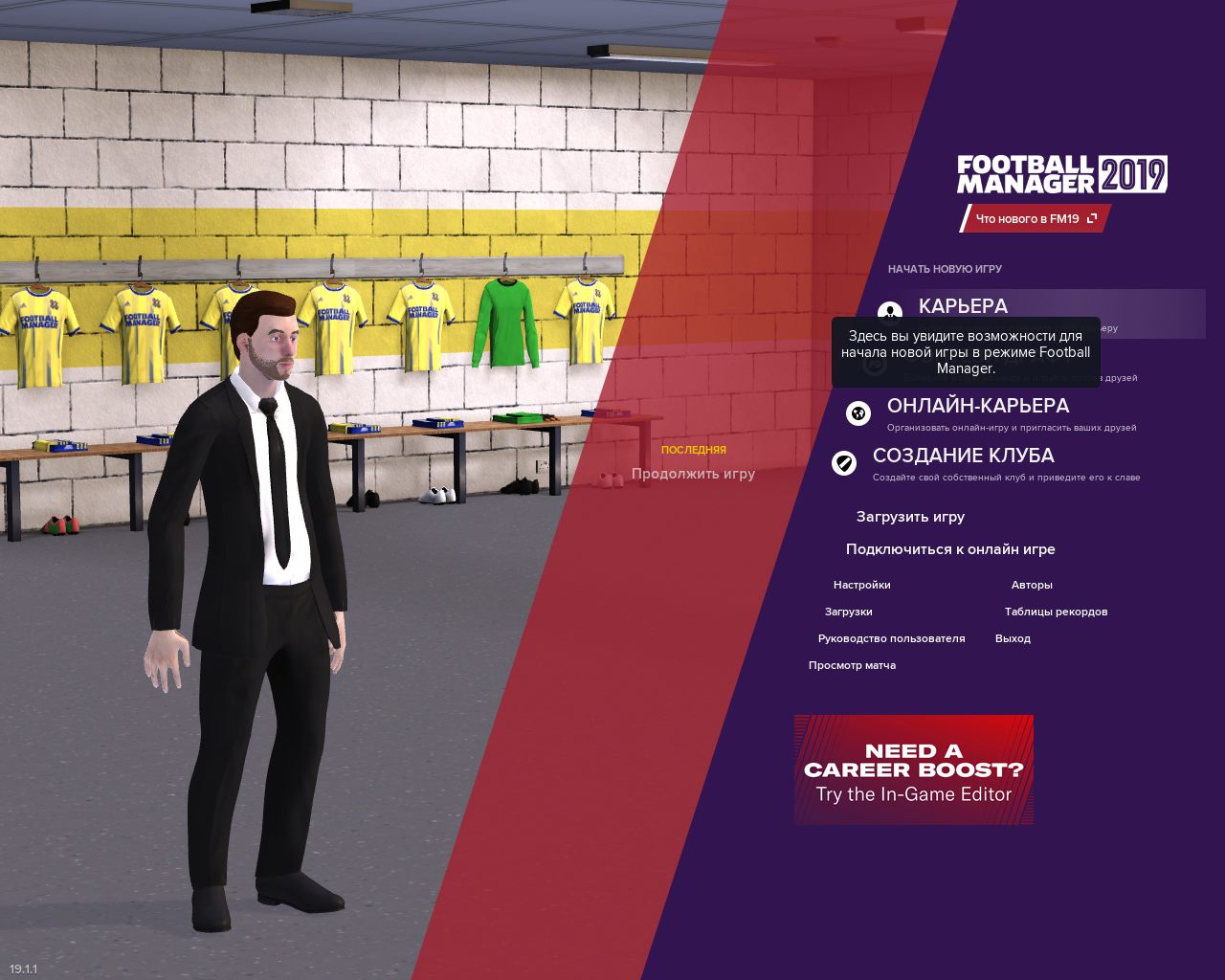Open the Загрузки downloads page
This screenshot has width=1225, height=980.
pos(848,612)
